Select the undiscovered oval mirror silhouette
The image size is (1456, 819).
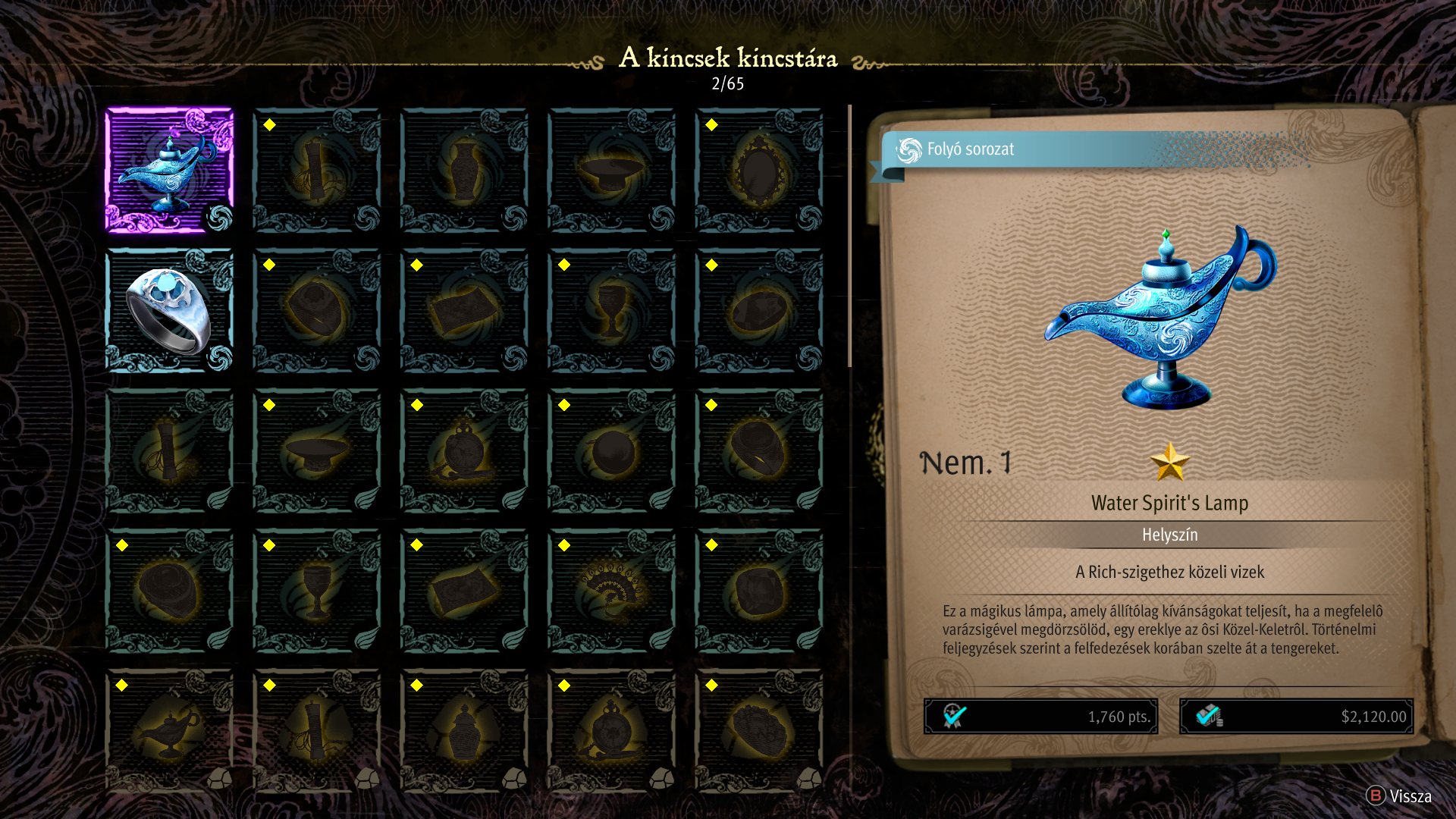(x=759, y=170)
